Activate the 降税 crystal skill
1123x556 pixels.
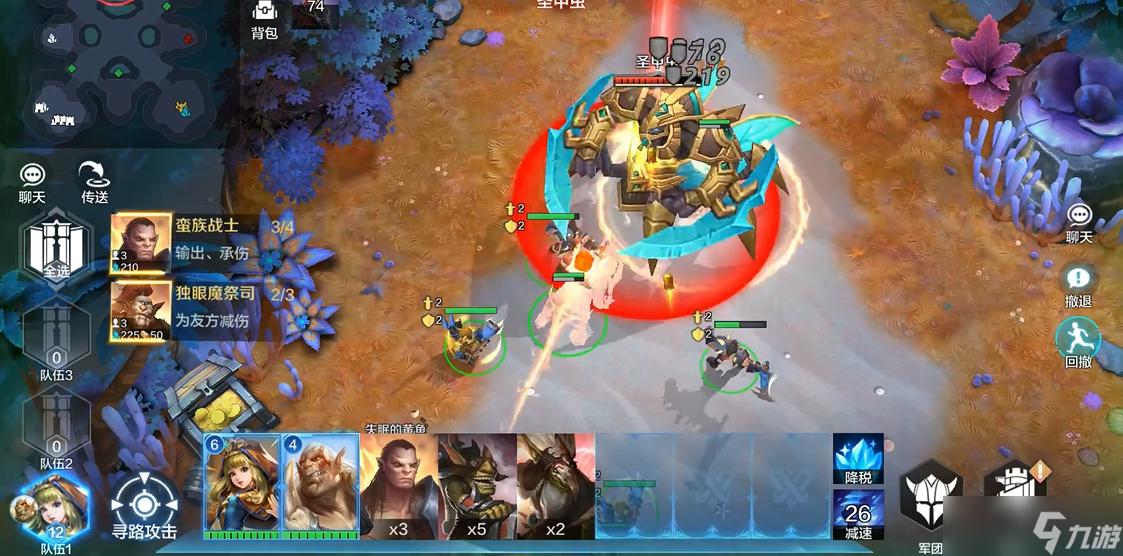point(858,457)
